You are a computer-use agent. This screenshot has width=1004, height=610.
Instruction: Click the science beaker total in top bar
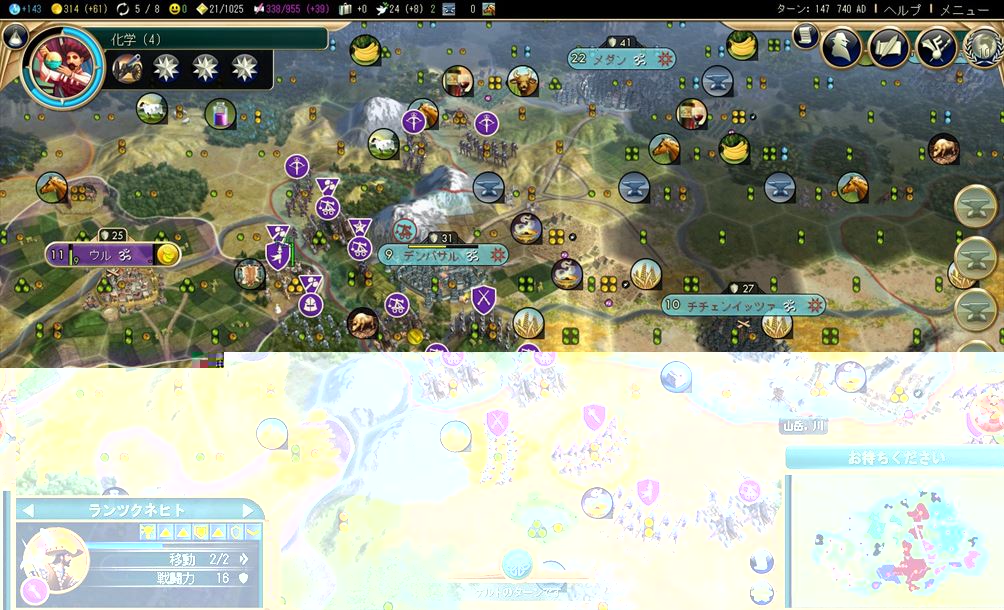coord(25,9)
